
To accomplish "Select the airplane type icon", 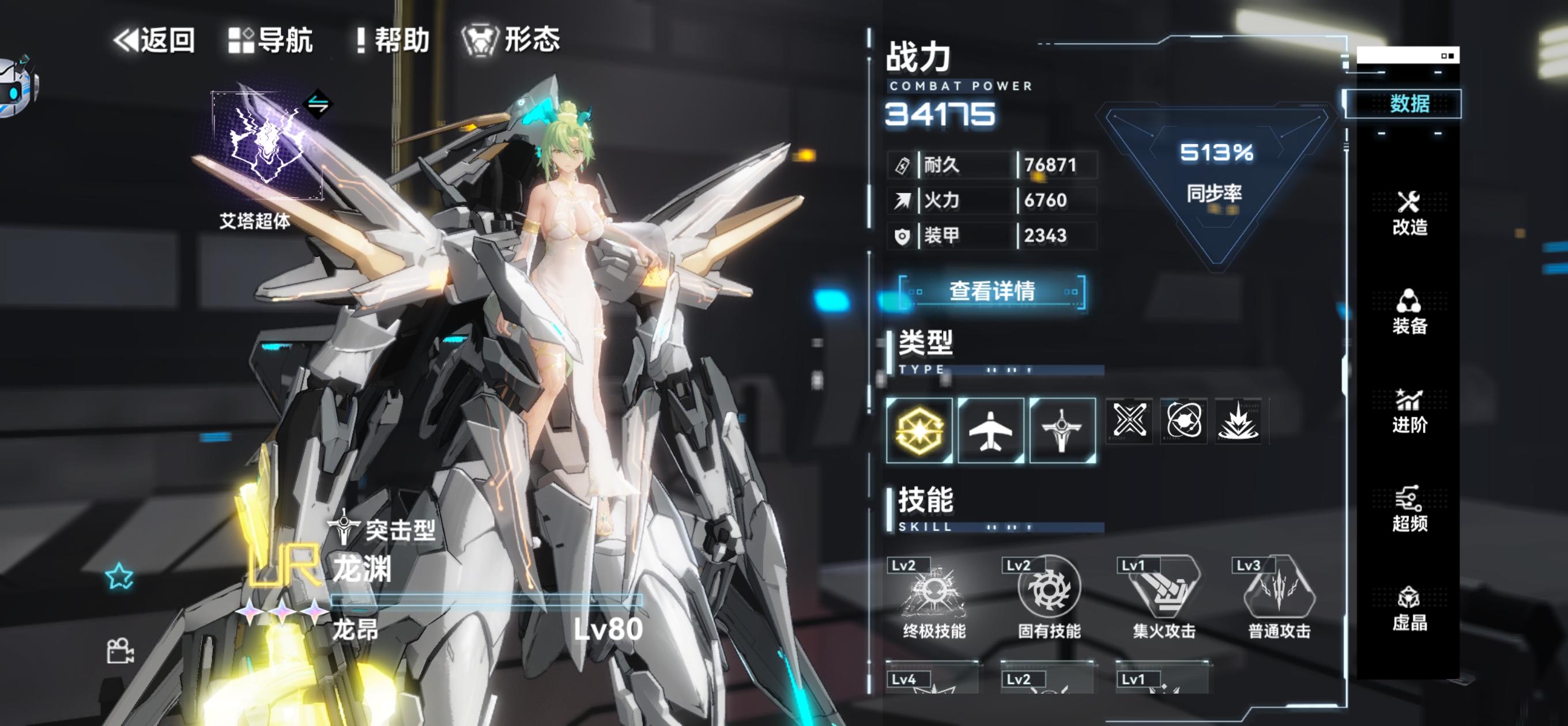I will coord(990,430).
